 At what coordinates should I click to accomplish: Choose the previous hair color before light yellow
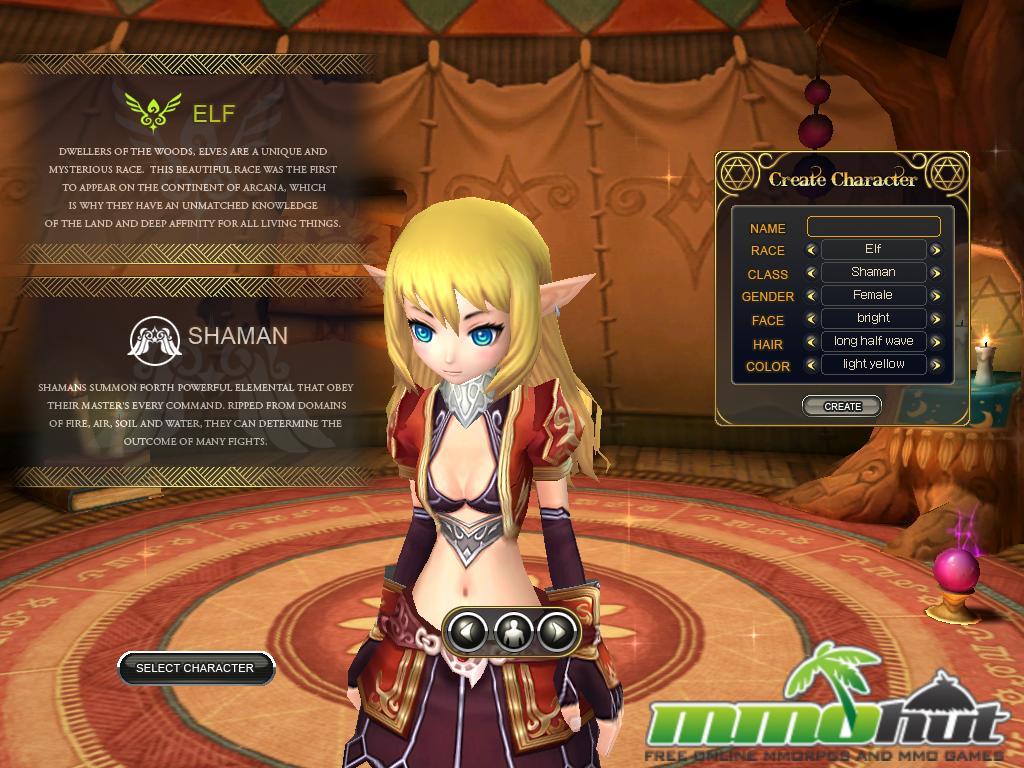tap(811, 365)
